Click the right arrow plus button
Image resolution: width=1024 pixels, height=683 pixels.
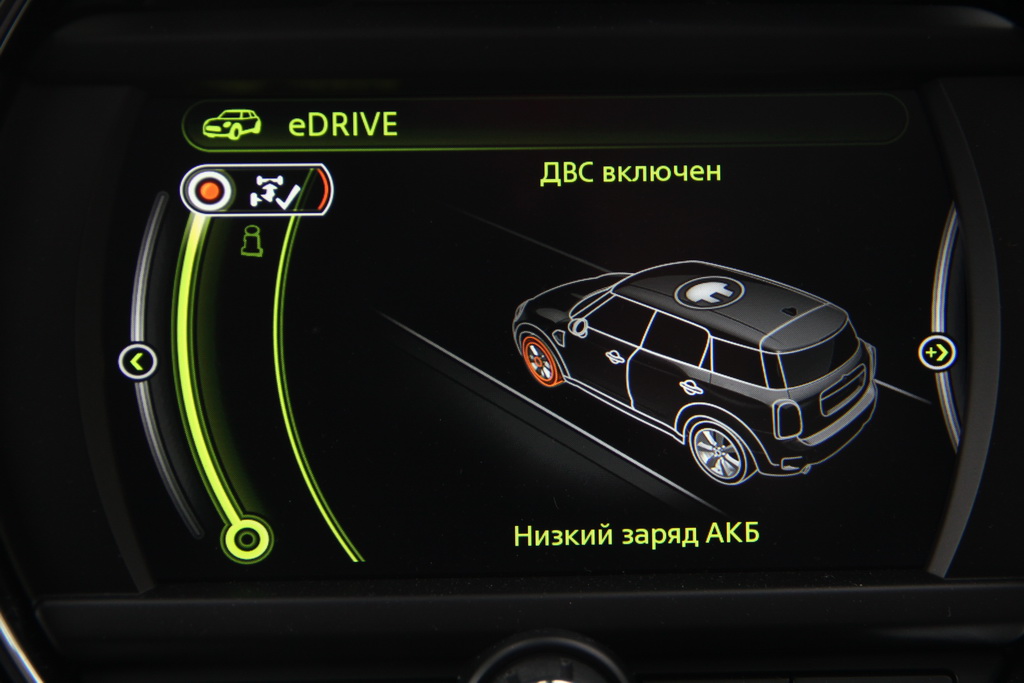[x=938, y=352]
